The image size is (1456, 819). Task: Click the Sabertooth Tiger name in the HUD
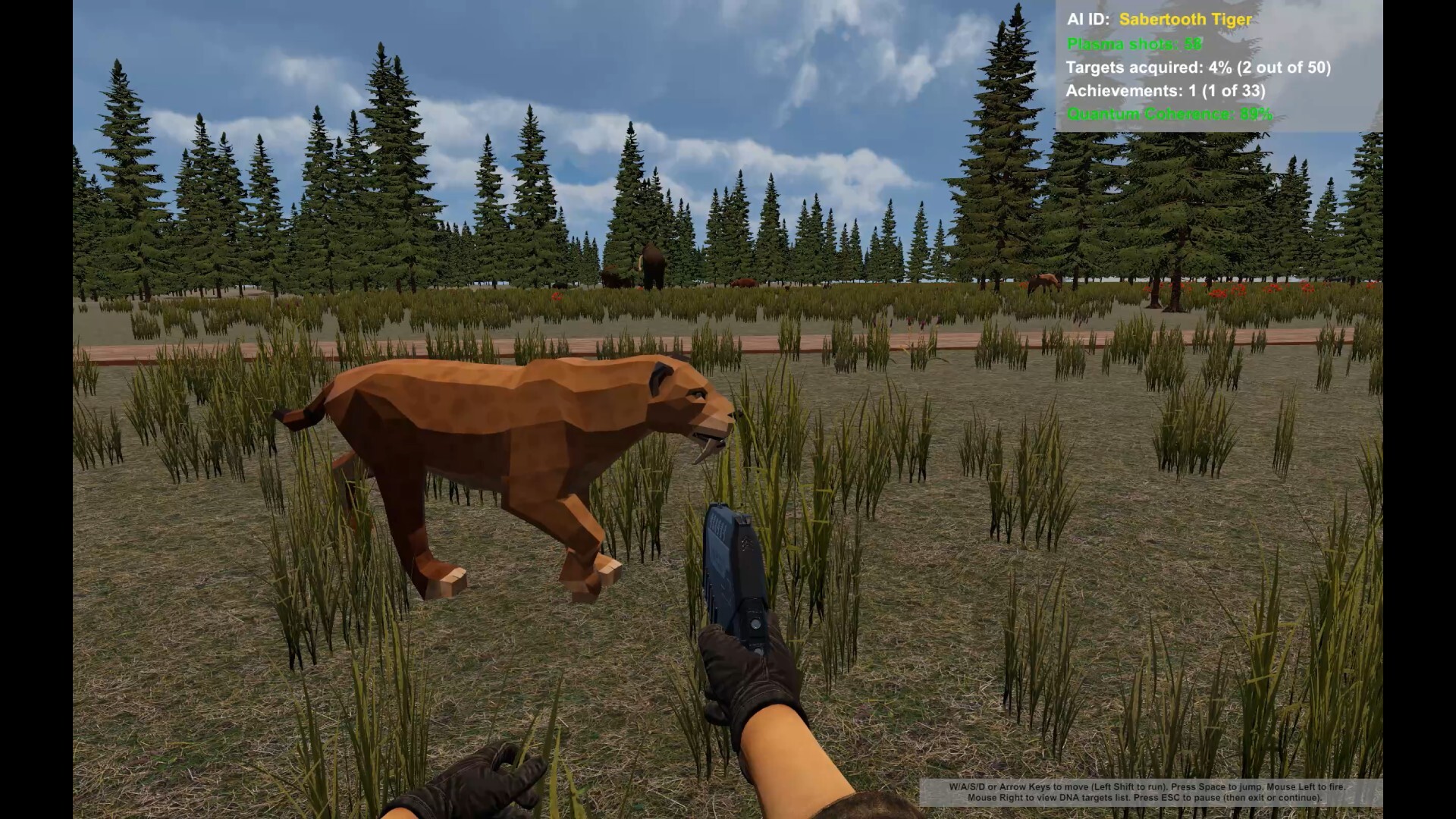point(1183,20)
